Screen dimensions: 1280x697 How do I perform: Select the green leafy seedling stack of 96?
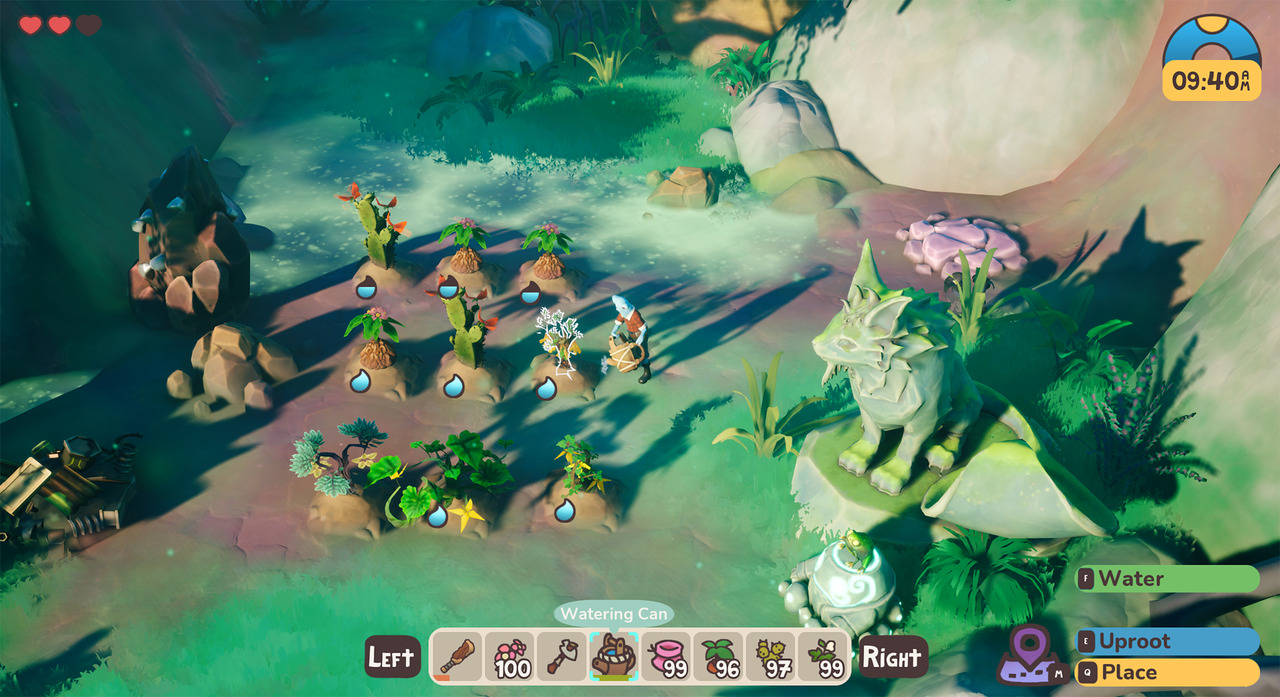(718, 657)
